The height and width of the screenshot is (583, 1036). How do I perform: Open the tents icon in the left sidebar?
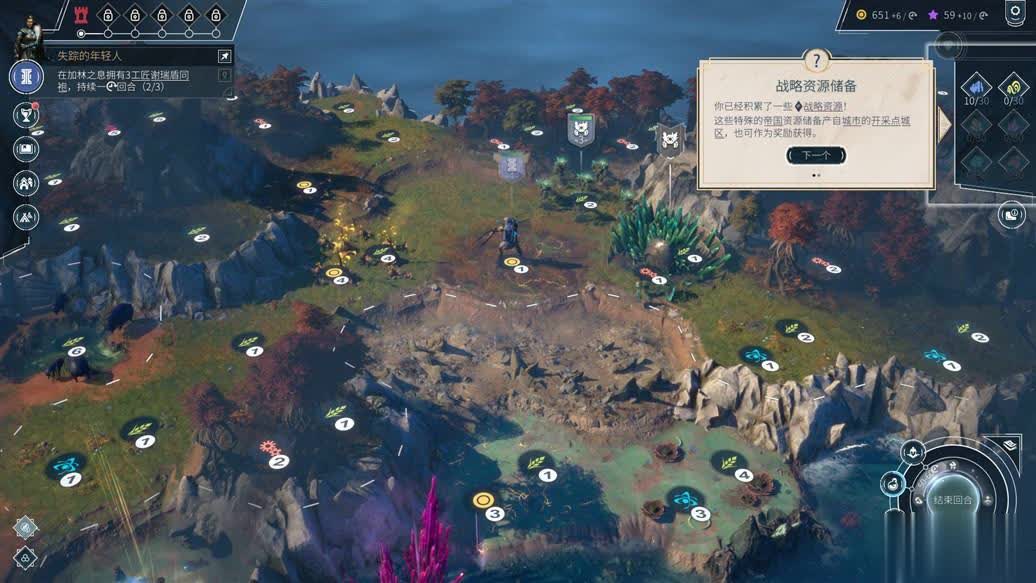pos(26,216)
